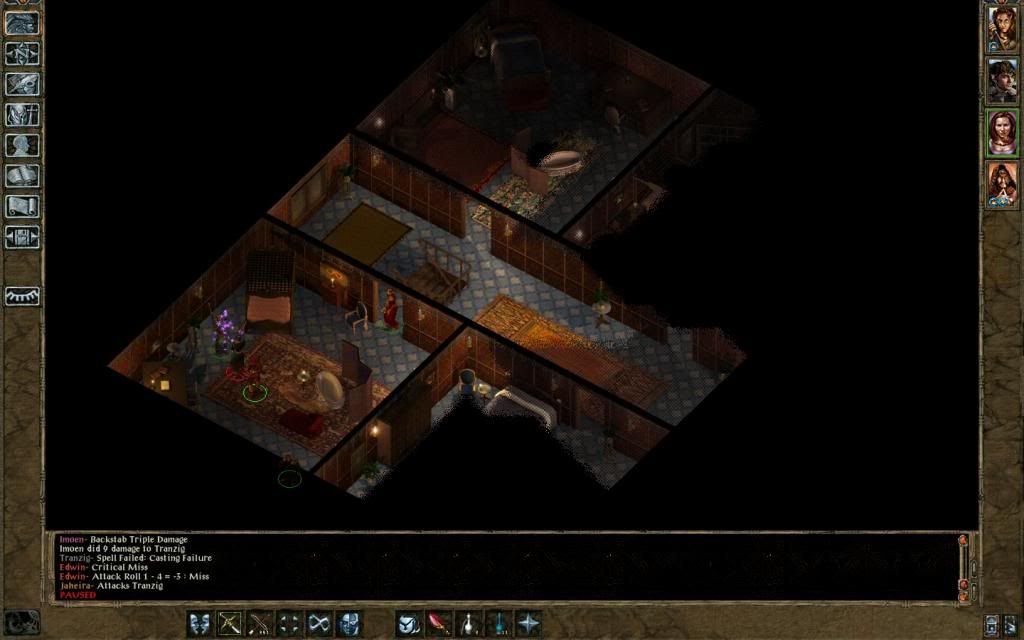The height and width of the screenshot is (640, 1024).
Task: Choose the bow weapon button on the action bar
Action: (x=230, y=624)
